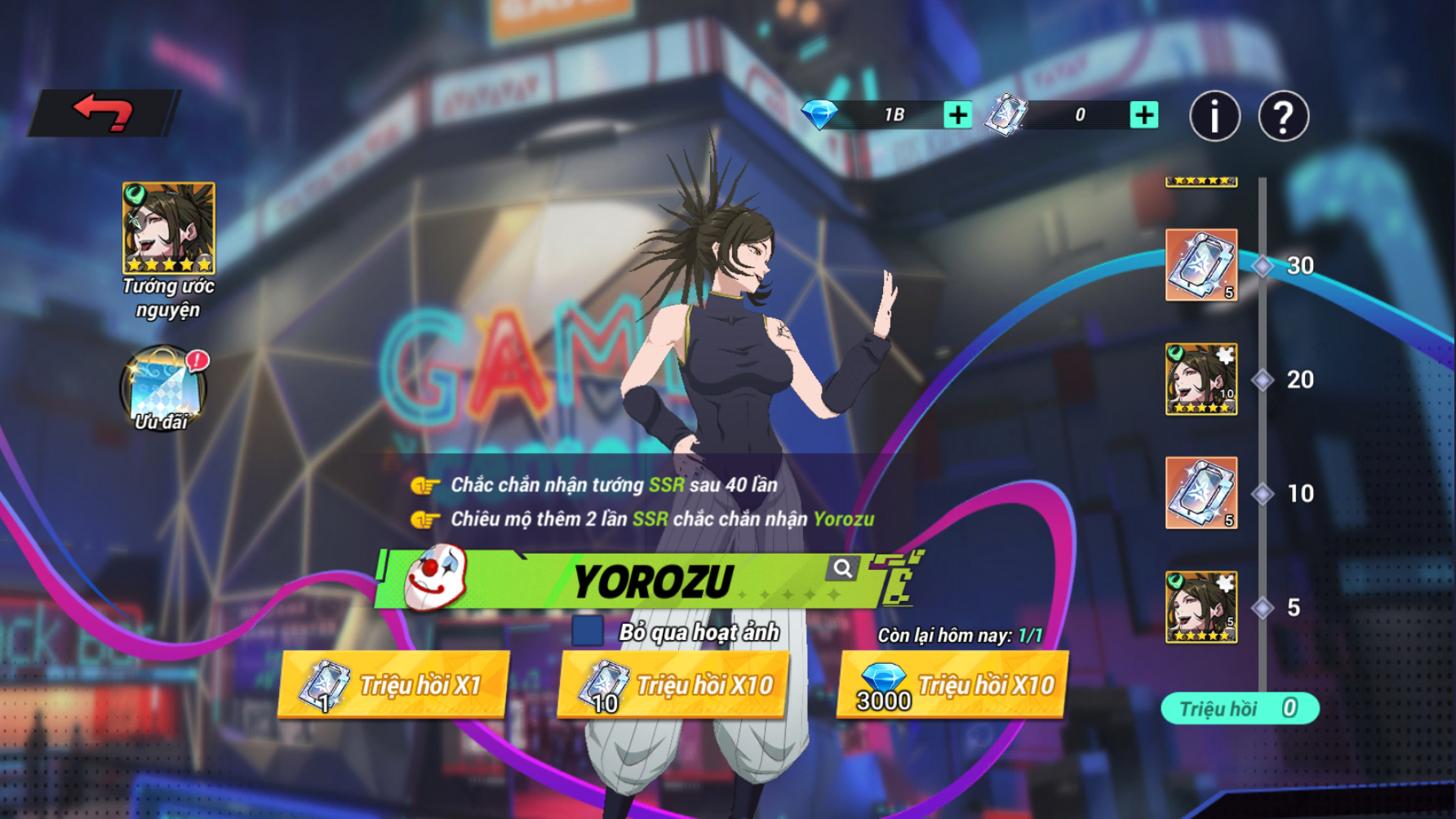Open the question mark help
The image size is (1456, 819).
pos(1283,116)
